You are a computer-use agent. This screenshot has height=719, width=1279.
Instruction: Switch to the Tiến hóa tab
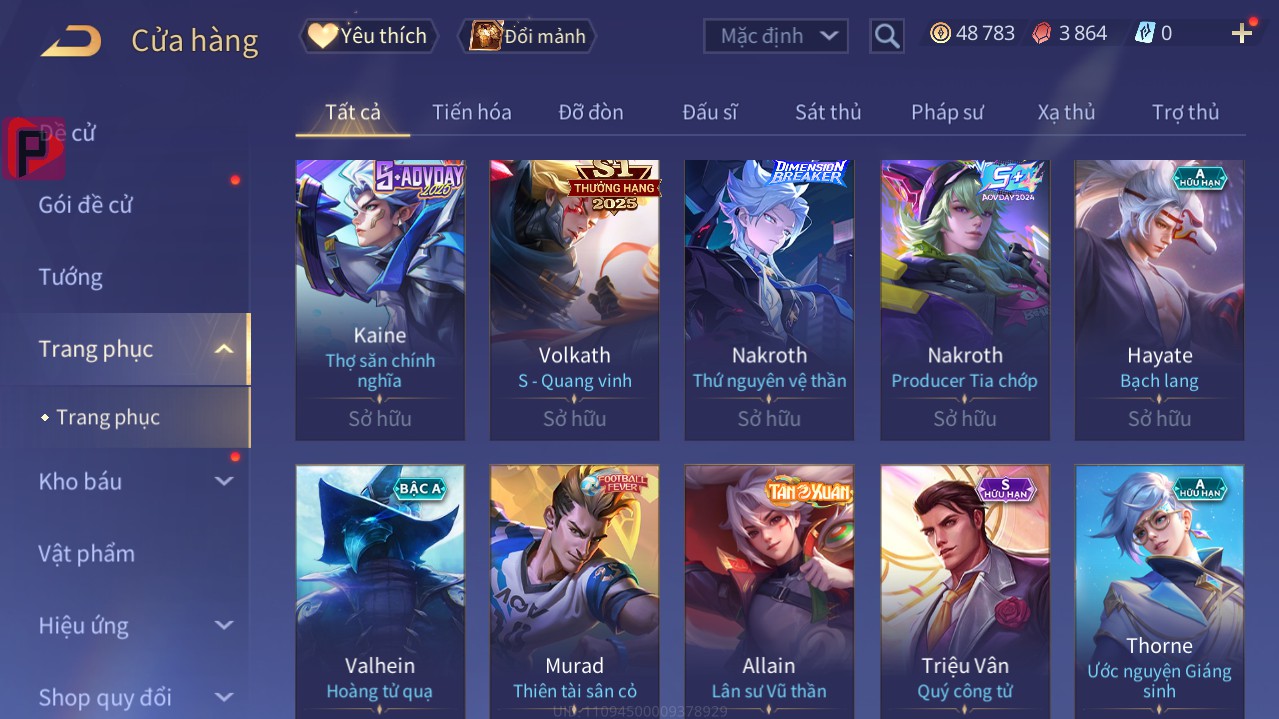point(471,112)
